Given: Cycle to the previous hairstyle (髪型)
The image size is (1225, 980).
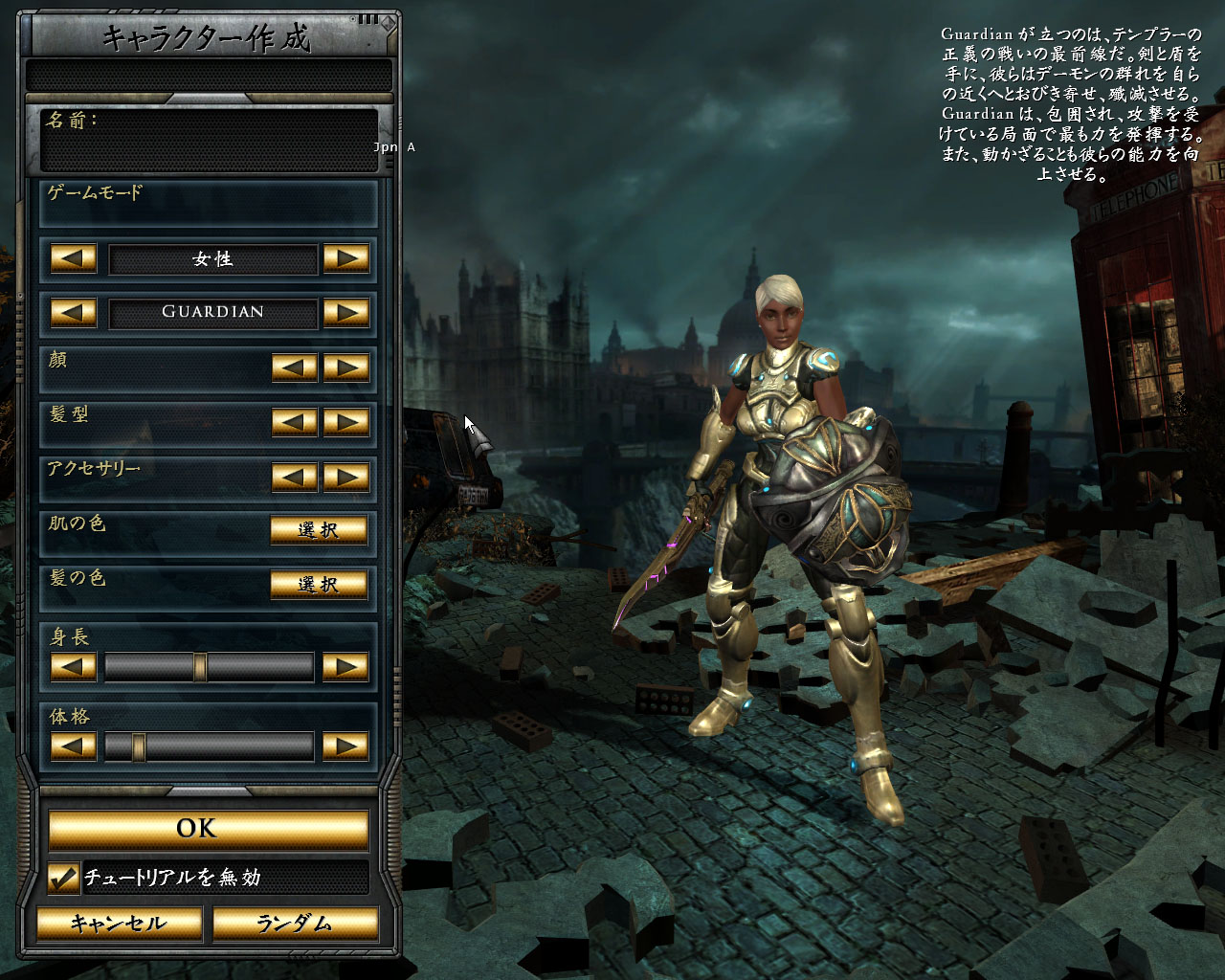Looking at the screenshot, I should tap(295, 422).
